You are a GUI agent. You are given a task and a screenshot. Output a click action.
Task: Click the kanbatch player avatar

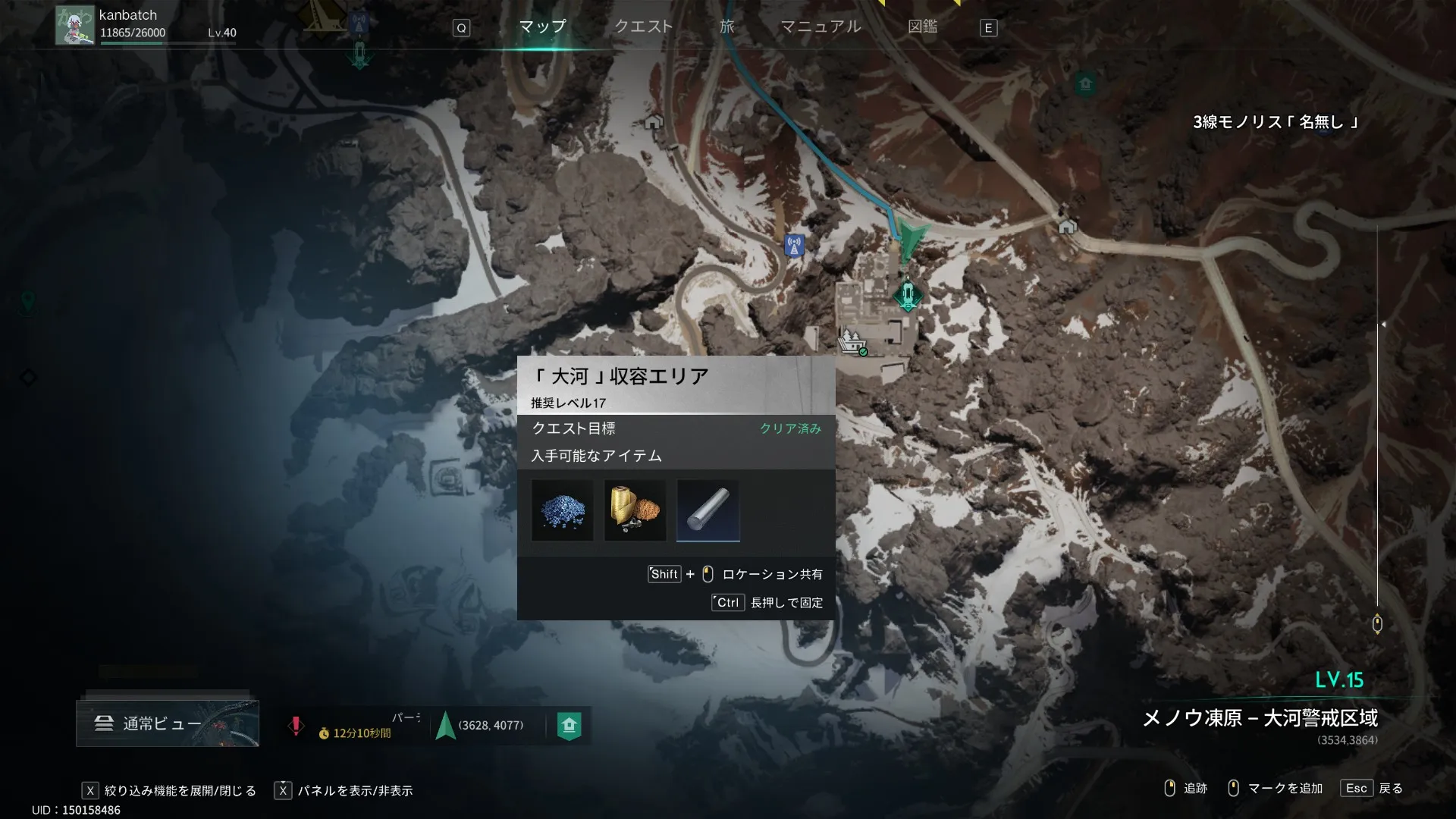click(75, 26)
